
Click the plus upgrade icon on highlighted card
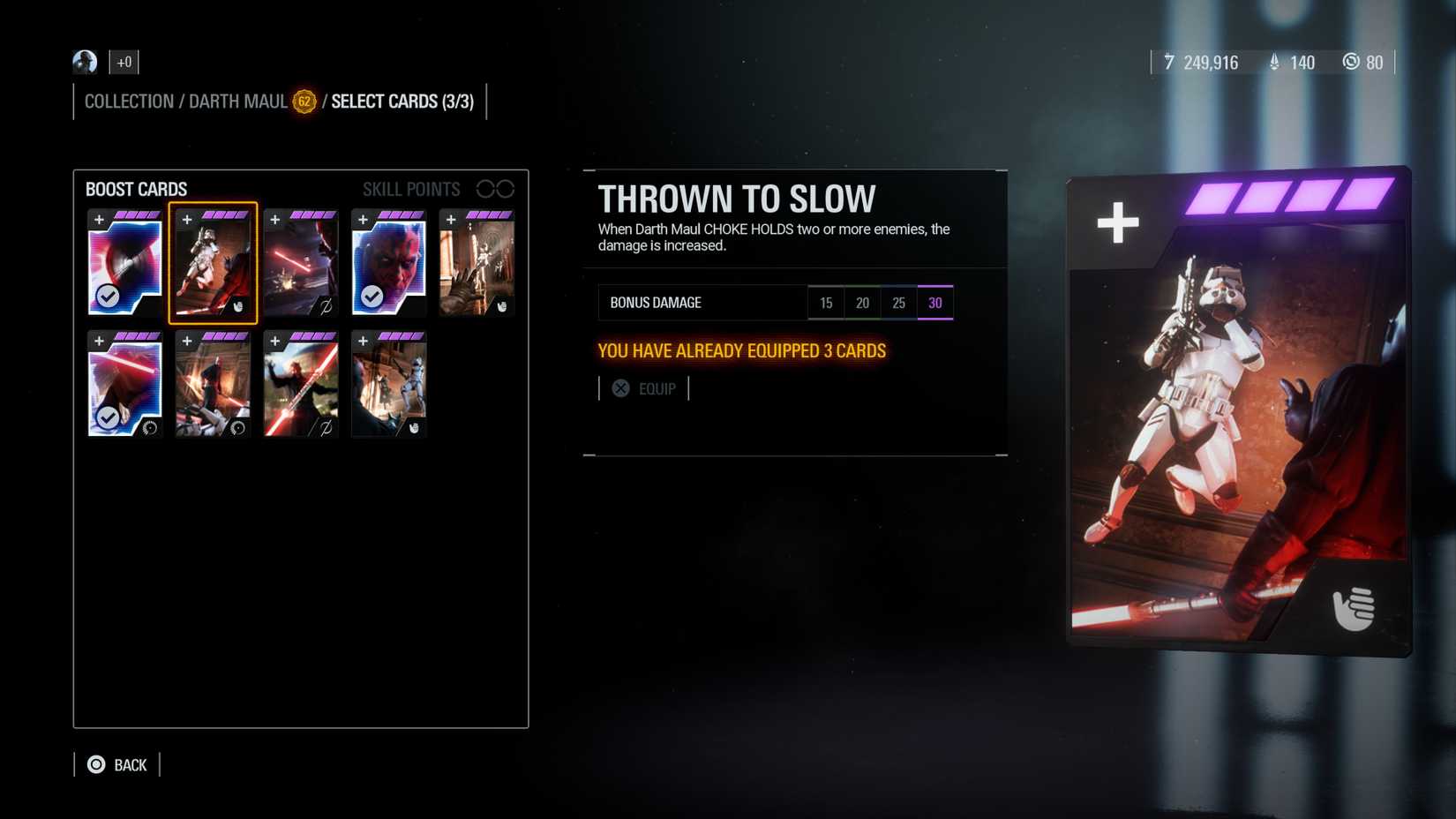[x=186, y=220]
